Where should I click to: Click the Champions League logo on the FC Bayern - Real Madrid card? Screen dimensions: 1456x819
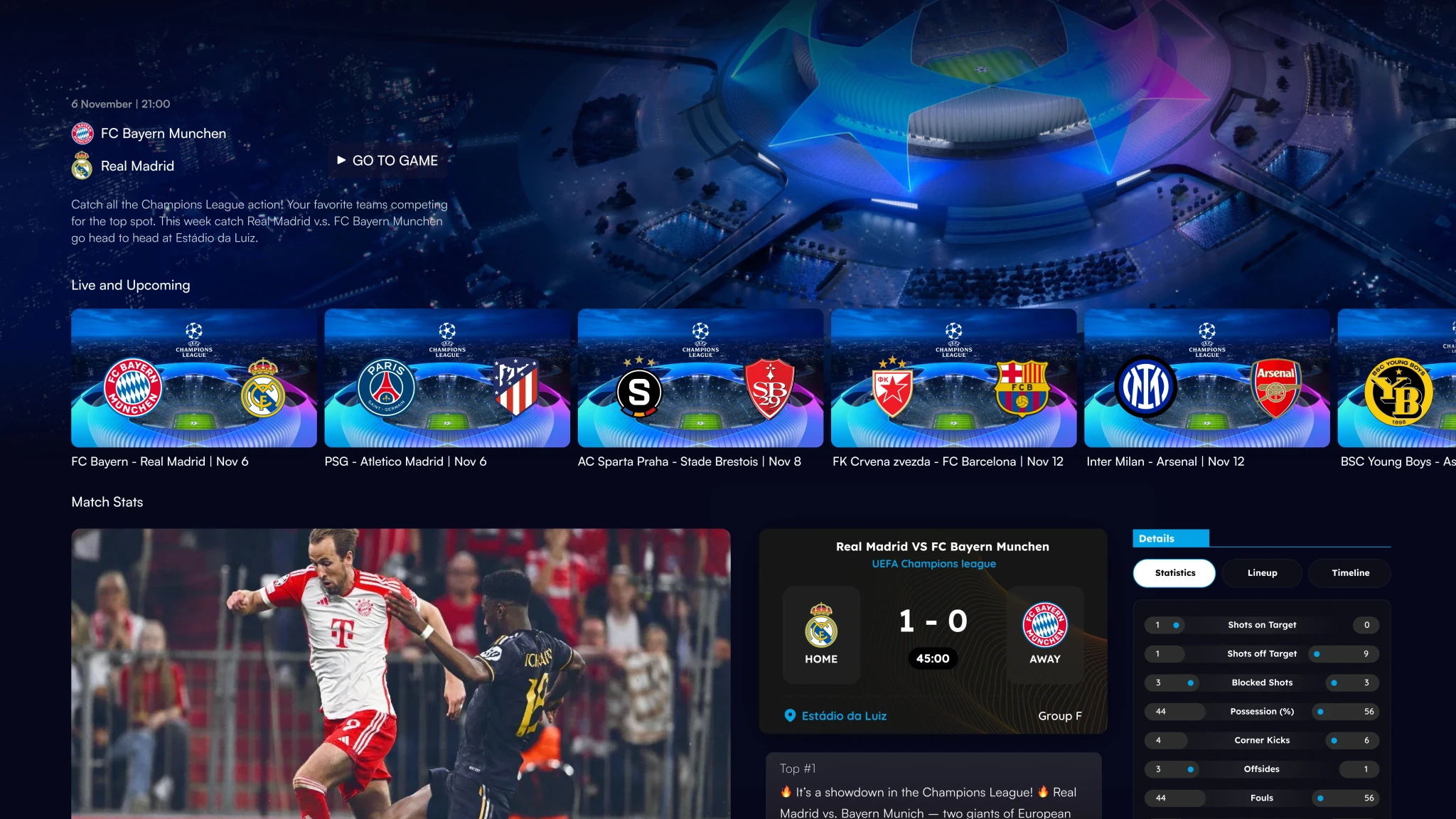coord(194,340)
